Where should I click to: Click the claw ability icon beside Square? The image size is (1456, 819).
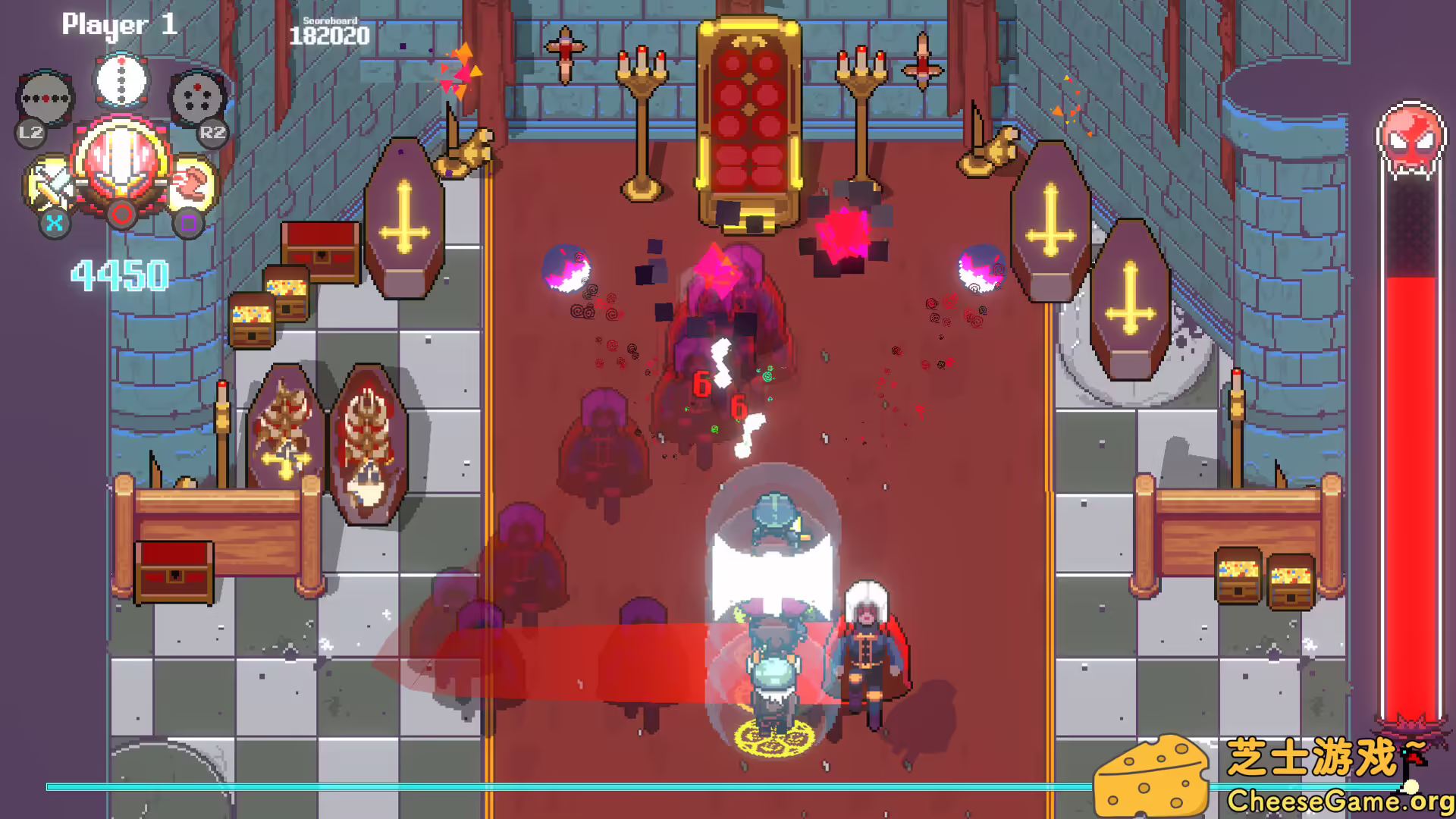(190, 180)
